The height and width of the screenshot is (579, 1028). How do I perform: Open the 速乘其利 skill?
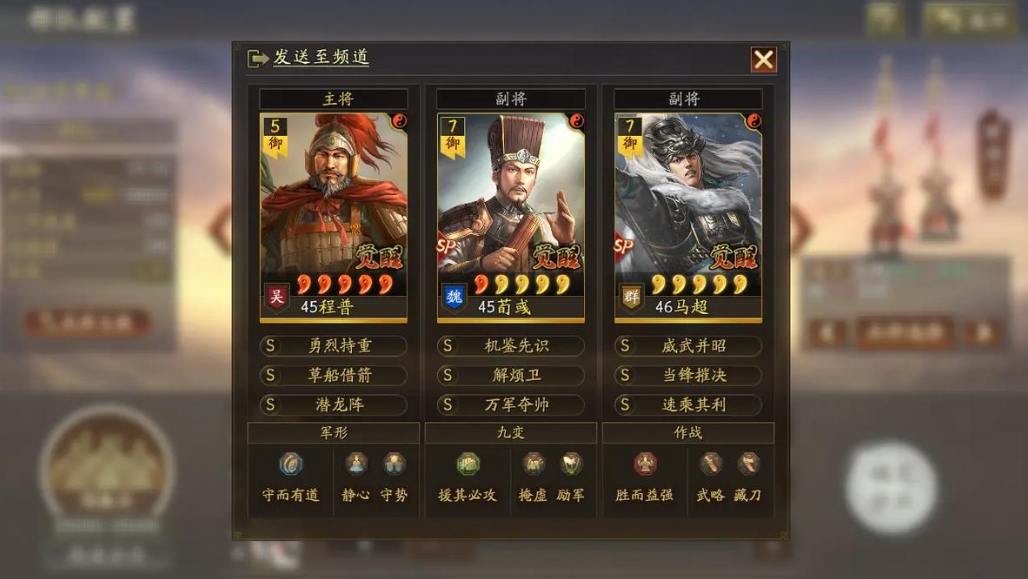(x=688, y=405)
